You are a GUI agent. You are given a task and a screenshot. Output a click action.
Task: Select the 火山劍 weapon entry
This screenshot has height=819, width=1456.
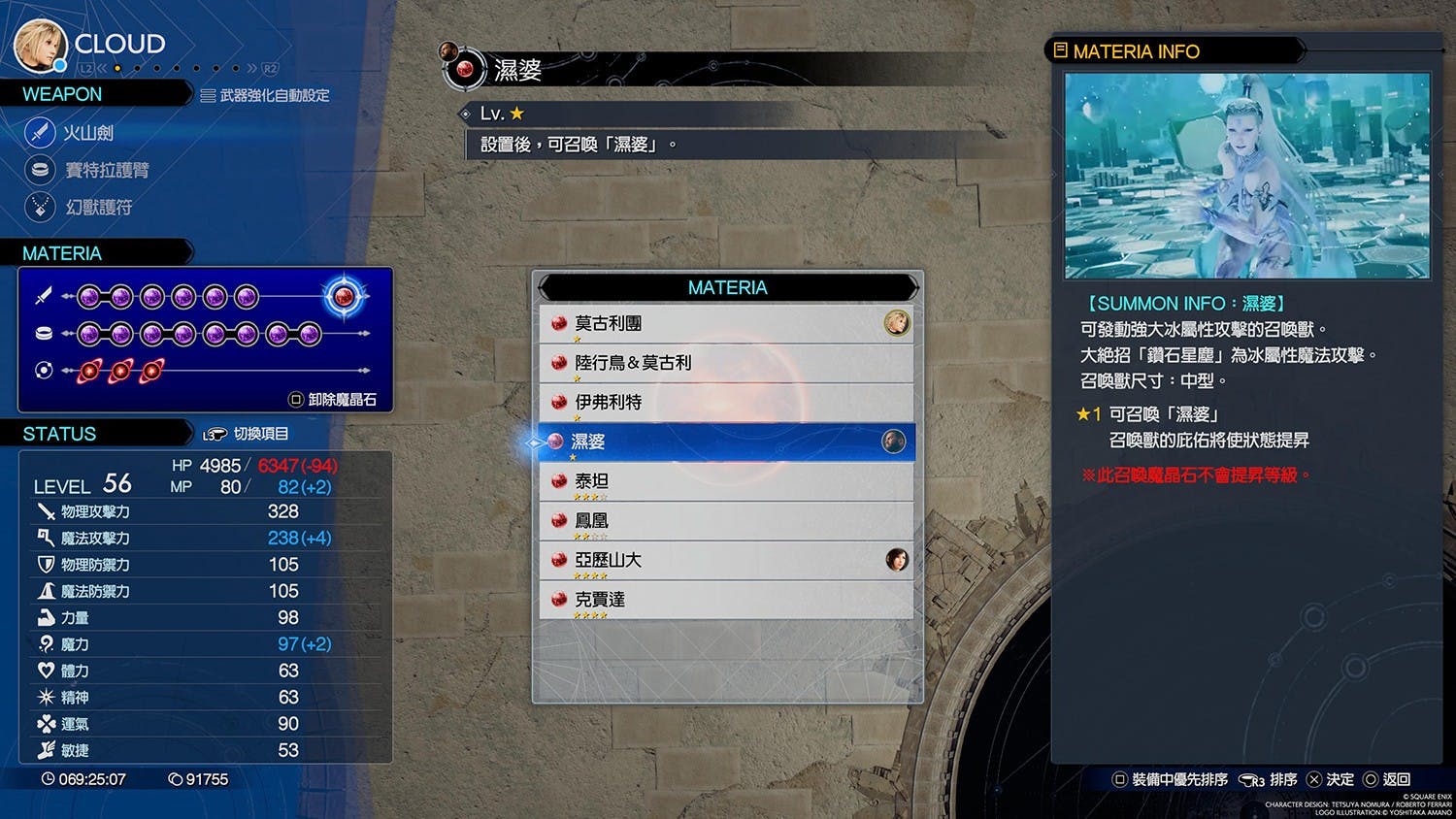(x=87, y=133)
